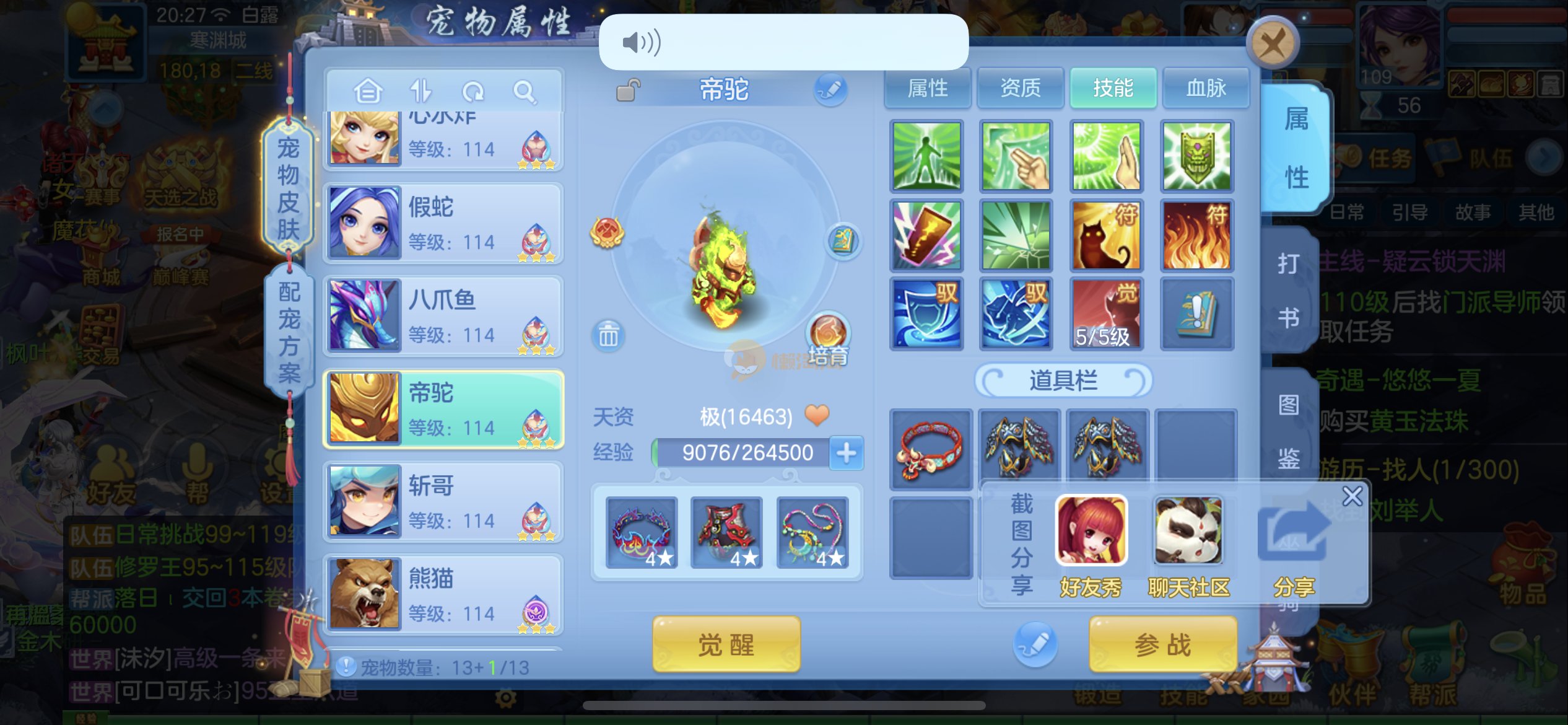The width and height of the screenshot is (1568, 725).
Task: Open the 培育 pet cultivation icon
Action: click(828, 338)
